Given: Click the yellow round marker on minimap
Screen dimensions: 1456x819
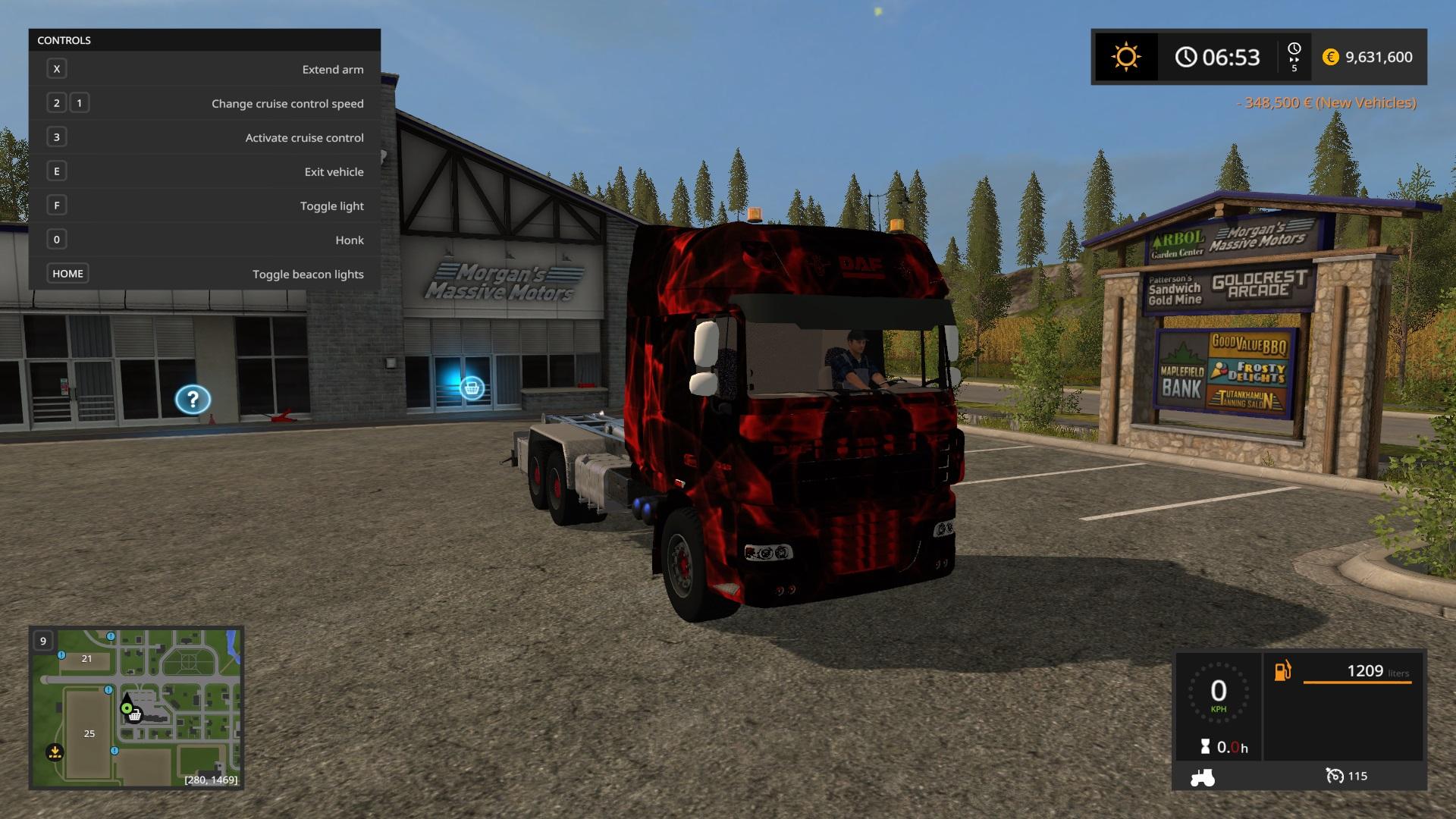Looking at the screenshot, I should (55, 752).
